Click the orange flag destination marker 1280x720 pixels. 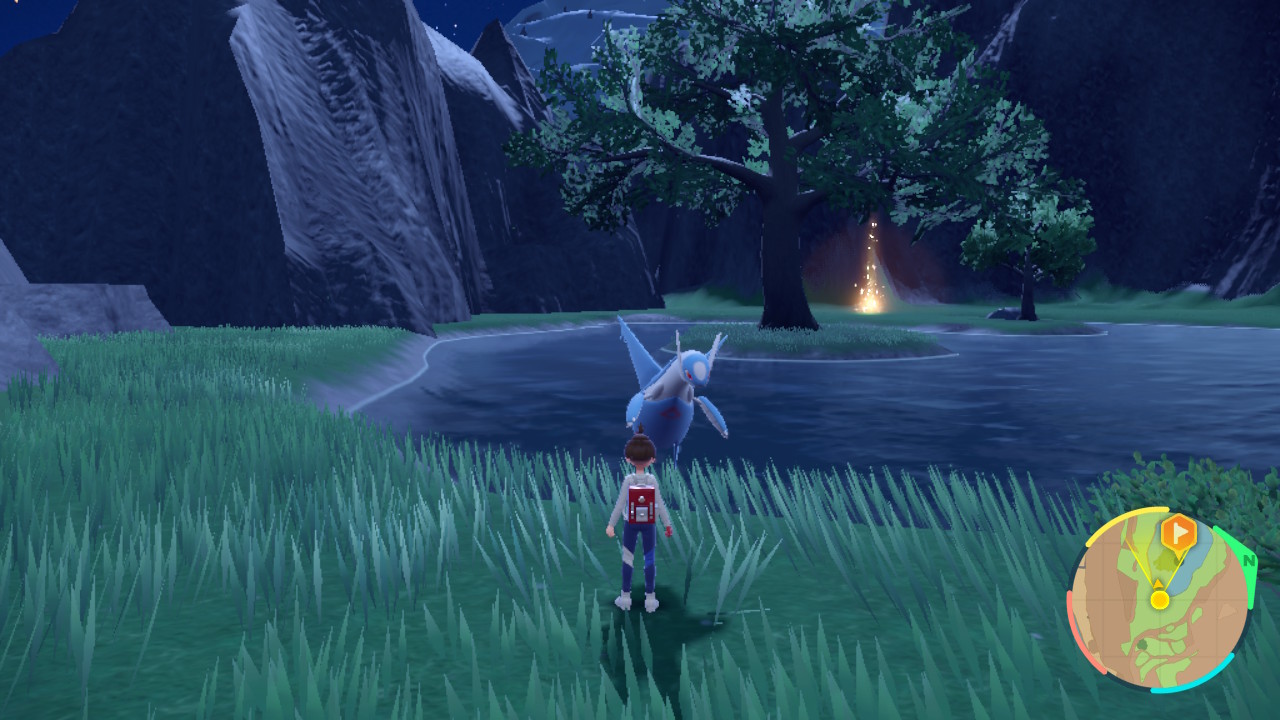pos(1179,533)
